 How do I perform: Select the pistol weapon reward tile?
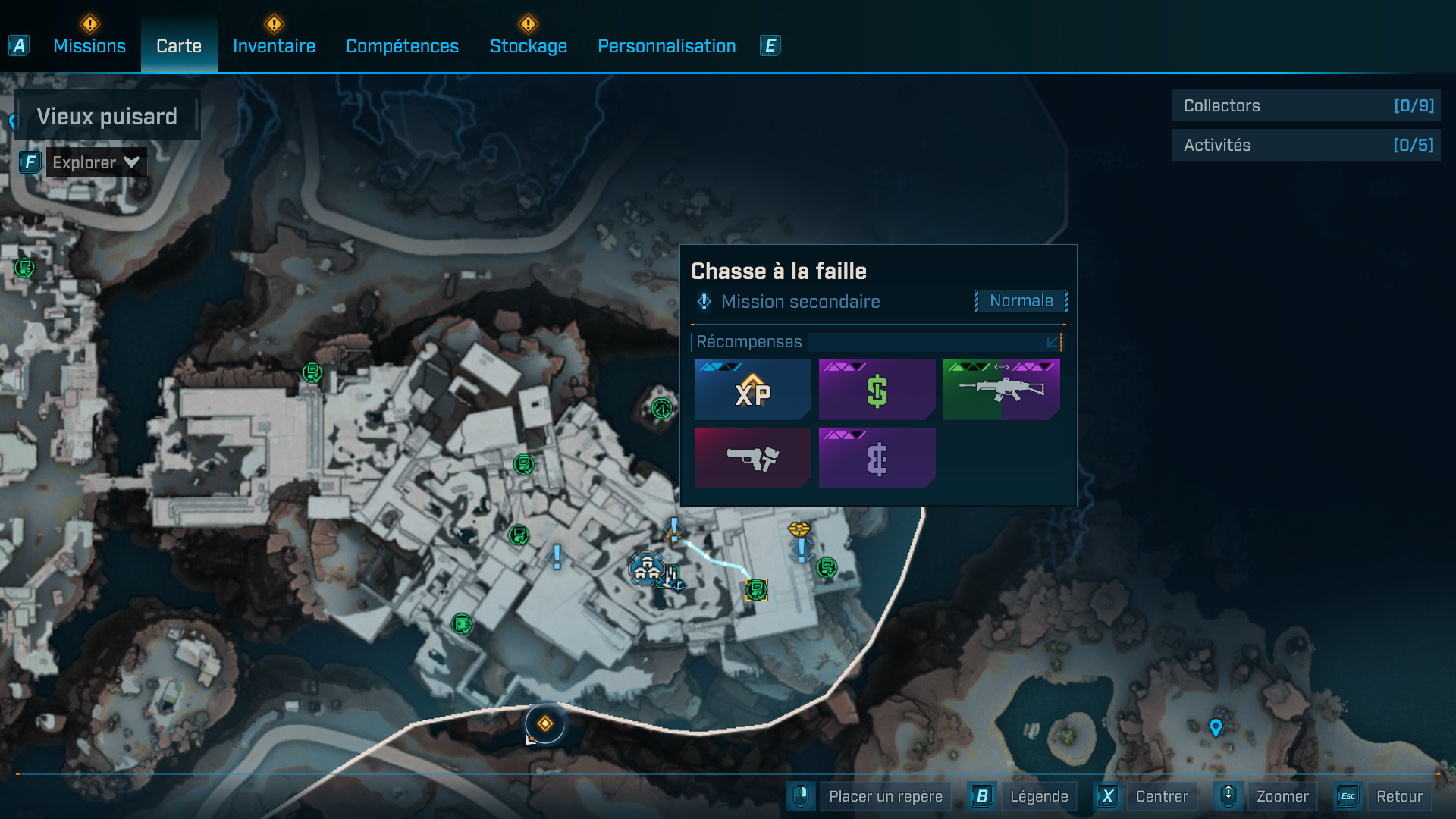752,458
